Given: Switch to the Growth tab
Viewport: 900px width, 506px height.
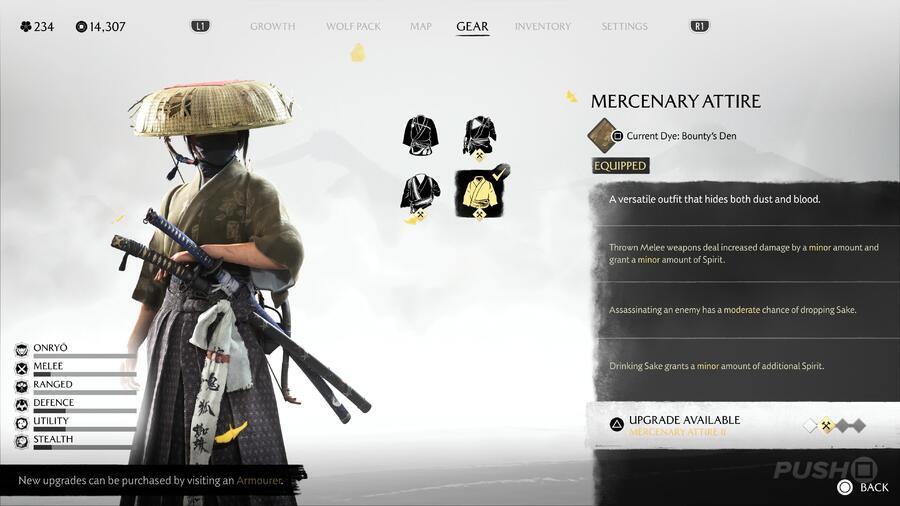Looking at the screenshot, I should pyautogui.click(x=272, y=26).
